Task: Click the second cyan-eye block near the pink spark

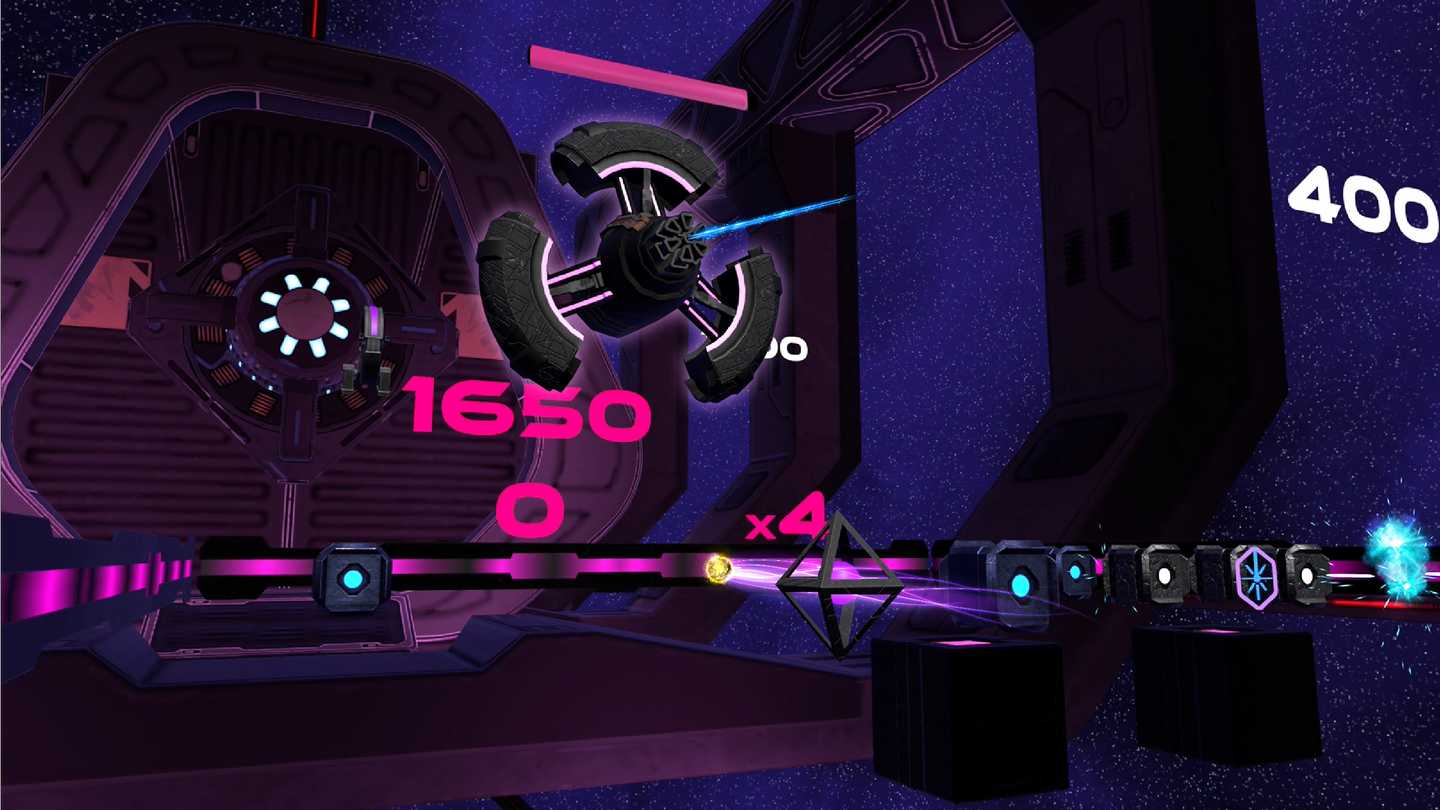Action: pos(1078,572)
